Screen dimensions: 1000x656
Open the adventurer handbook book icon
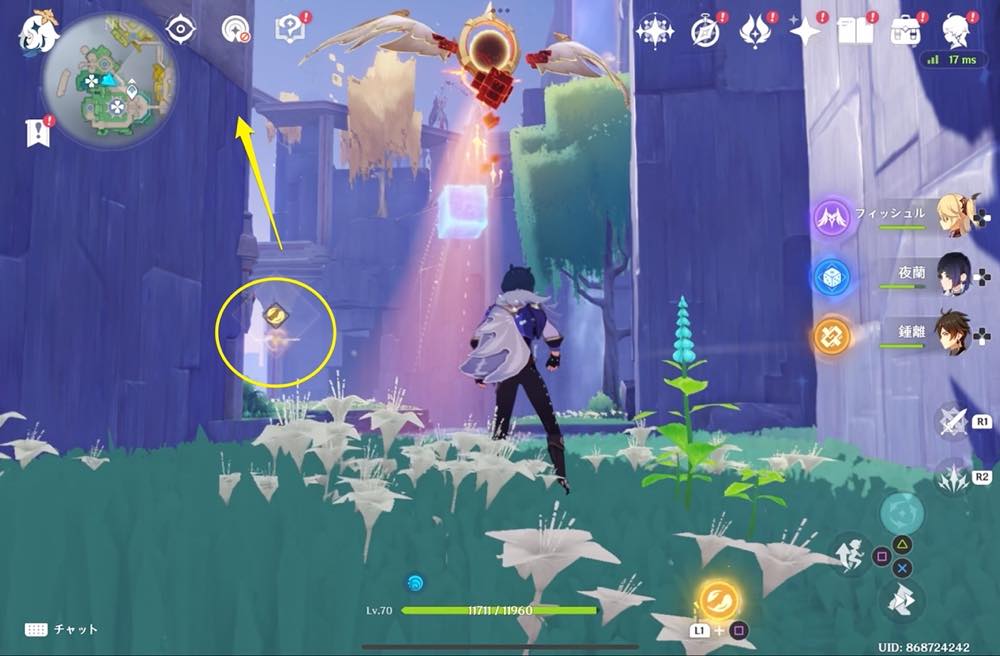coord(857,31)
